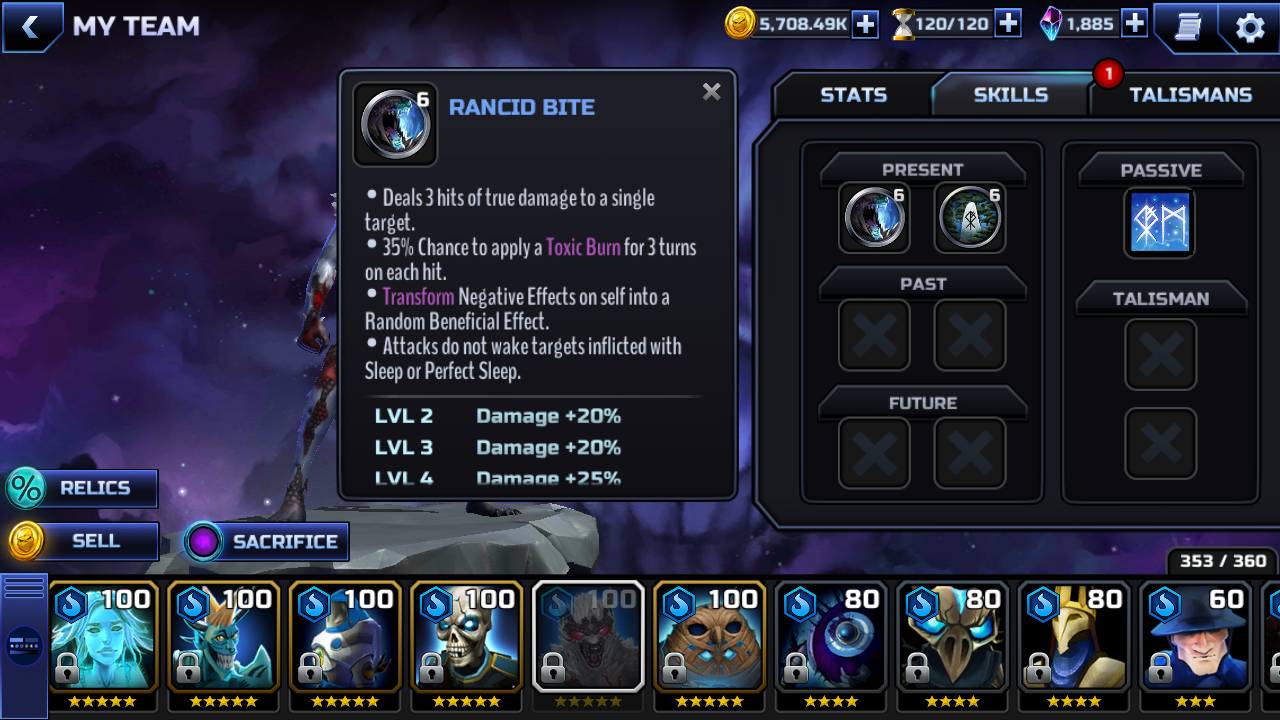Sell the selected character
1280x720 pixels.
82,541
